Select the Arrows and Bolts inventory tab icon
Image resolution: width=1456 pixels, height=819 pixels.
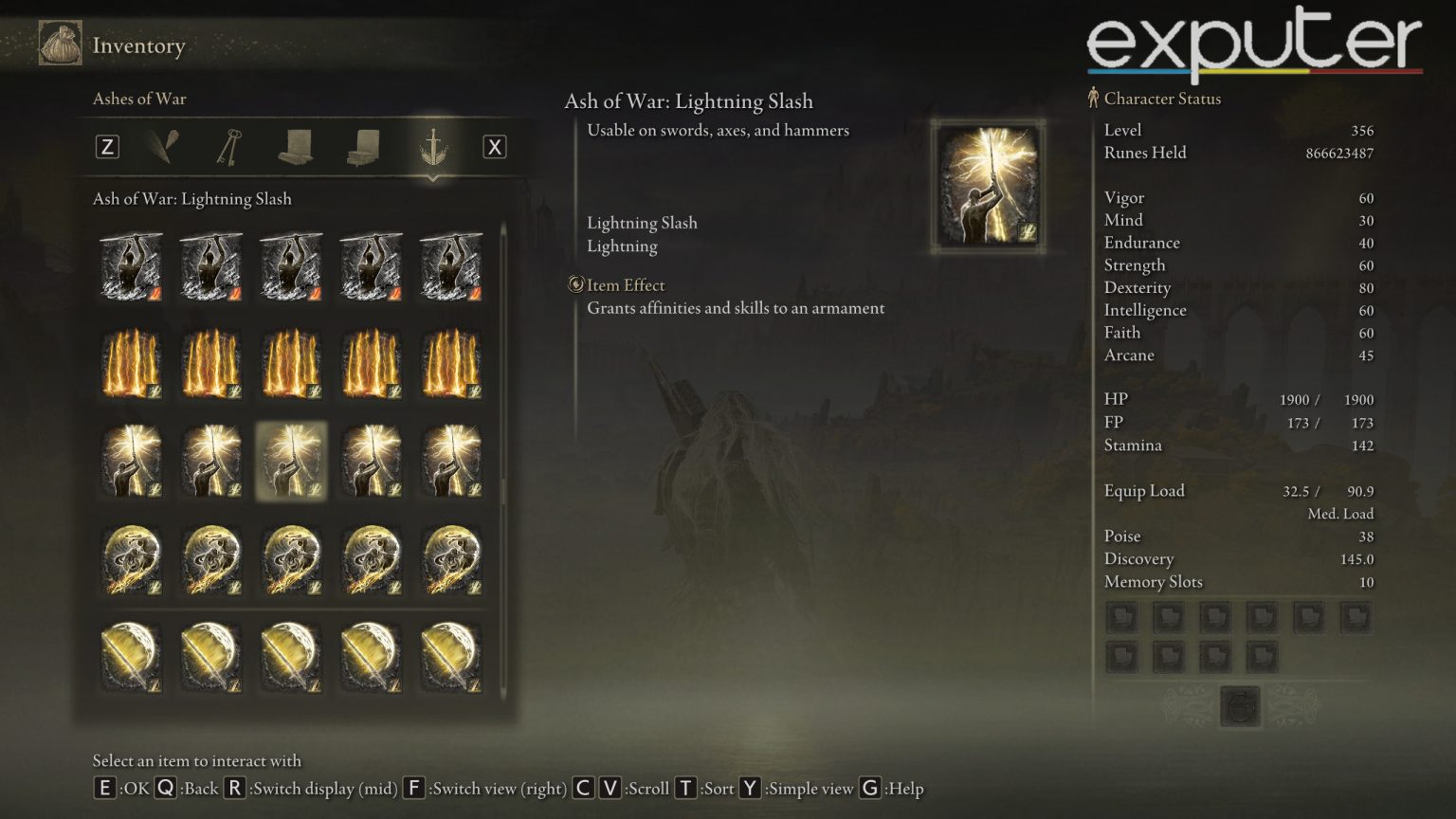click(163, 147)
